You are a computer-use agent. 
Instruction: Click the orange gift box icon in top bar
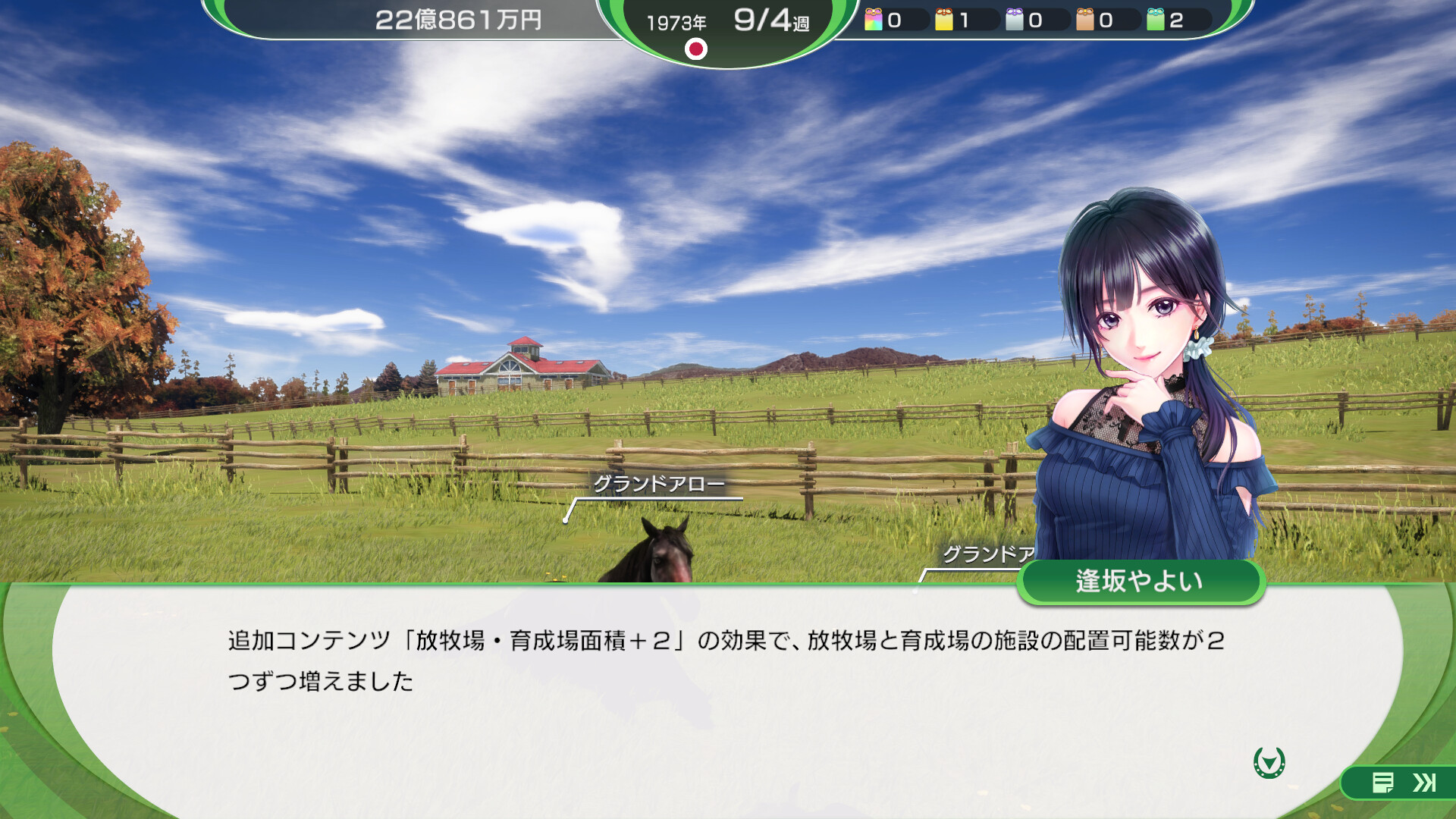click(x=1084, y=20)
